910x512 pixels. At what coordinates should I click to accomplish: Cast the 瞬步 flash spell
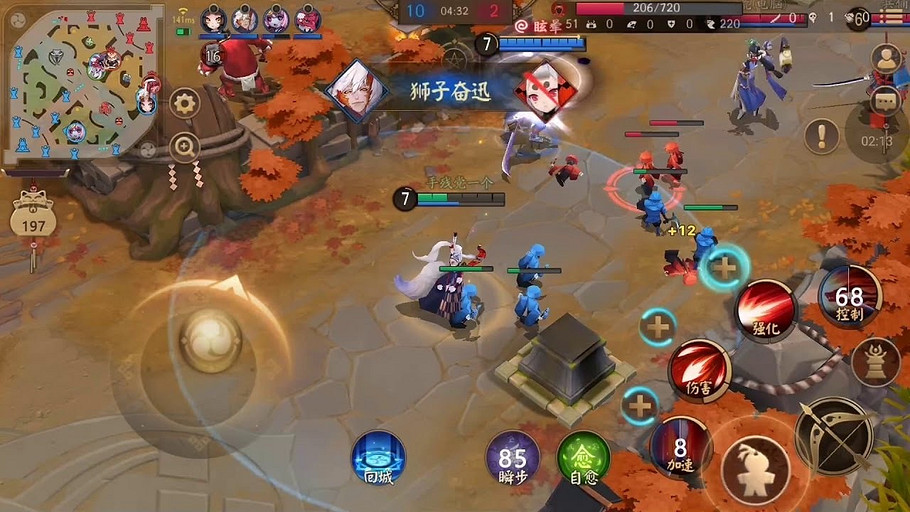tap(512, 459)
